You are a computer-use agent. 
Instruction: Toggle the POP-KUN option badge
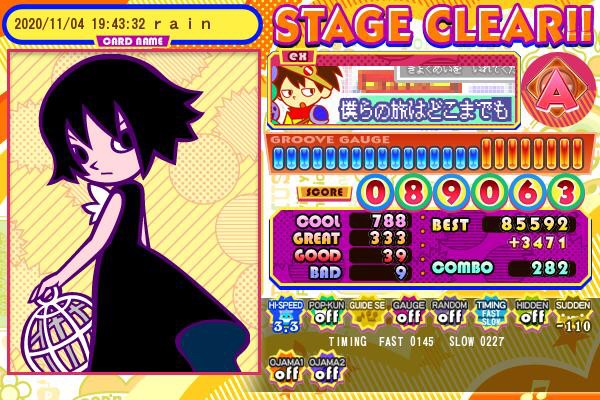[x=325, y=318]
